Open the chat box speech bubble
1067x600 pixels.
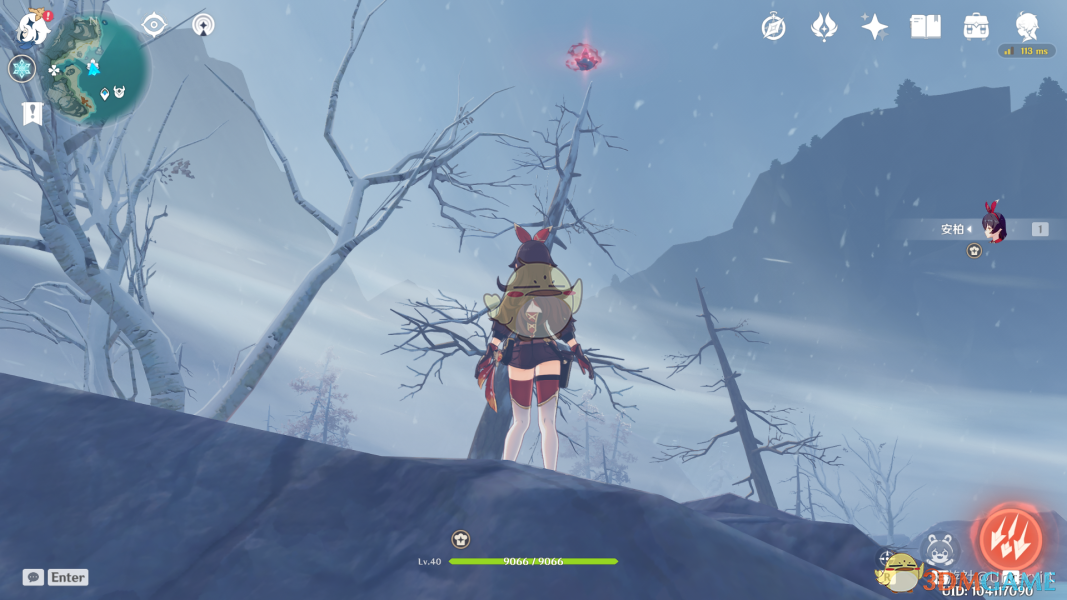[x=33, y=577]
